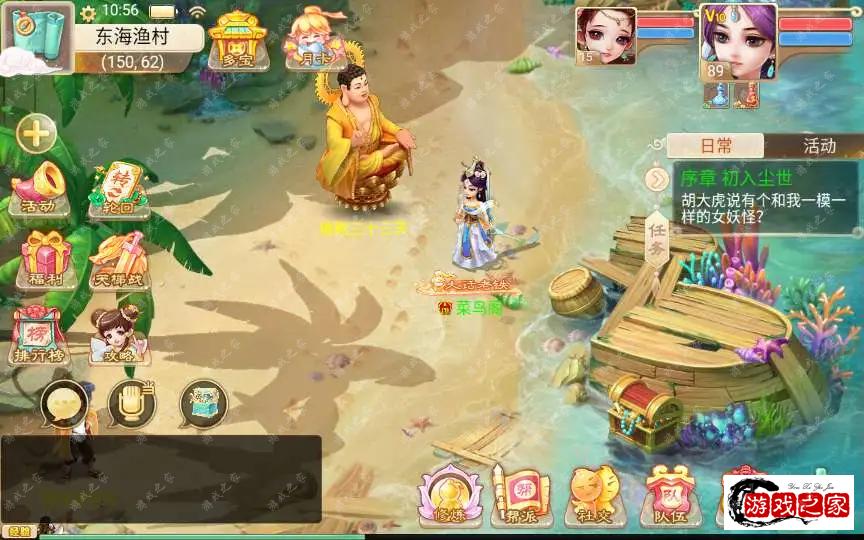Switch to the 活动 tab in quest panel
The width and height of the screenshot is (864, 540).
819,146
